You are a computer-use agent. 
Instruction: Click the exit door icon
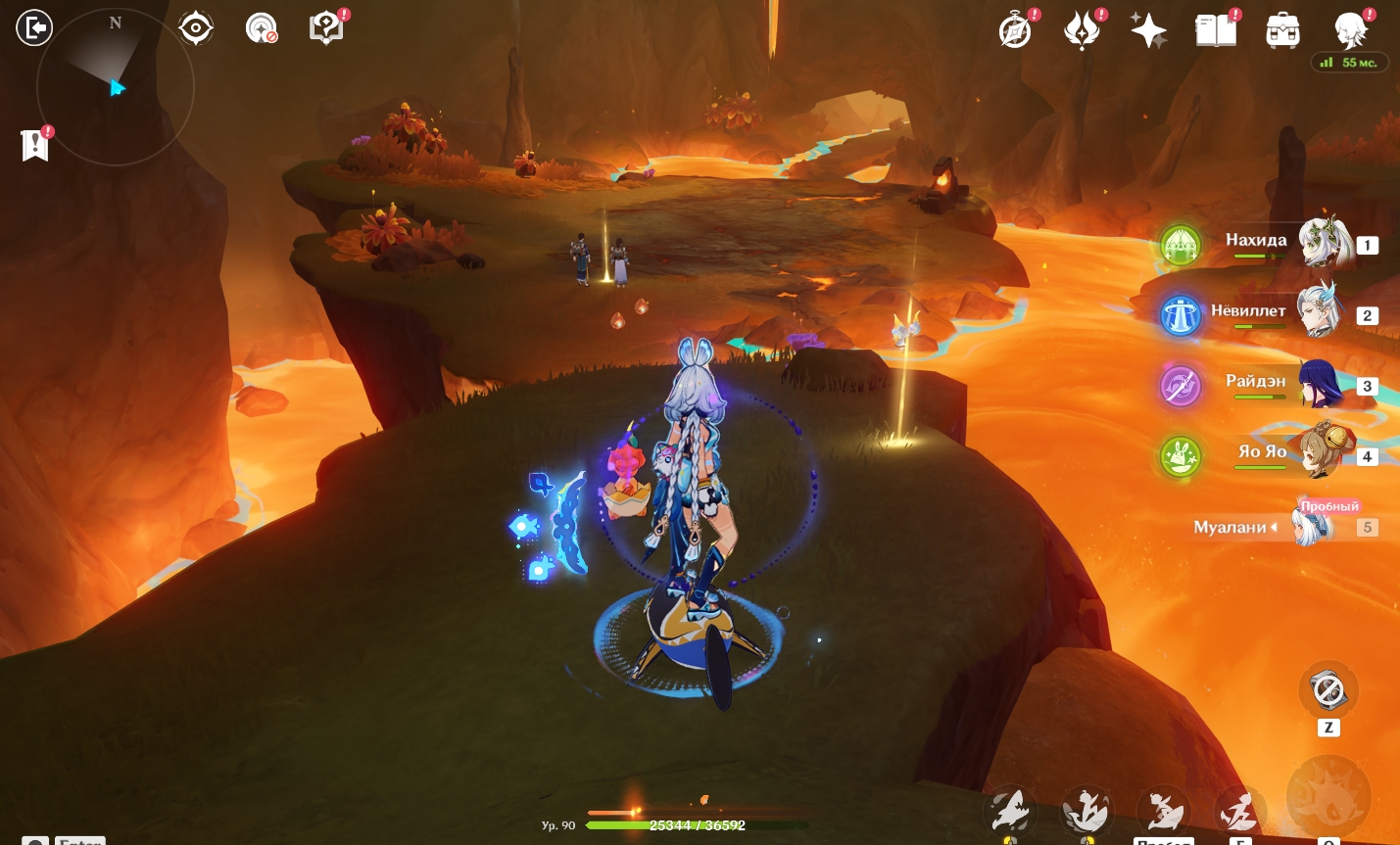click(33, 27)
